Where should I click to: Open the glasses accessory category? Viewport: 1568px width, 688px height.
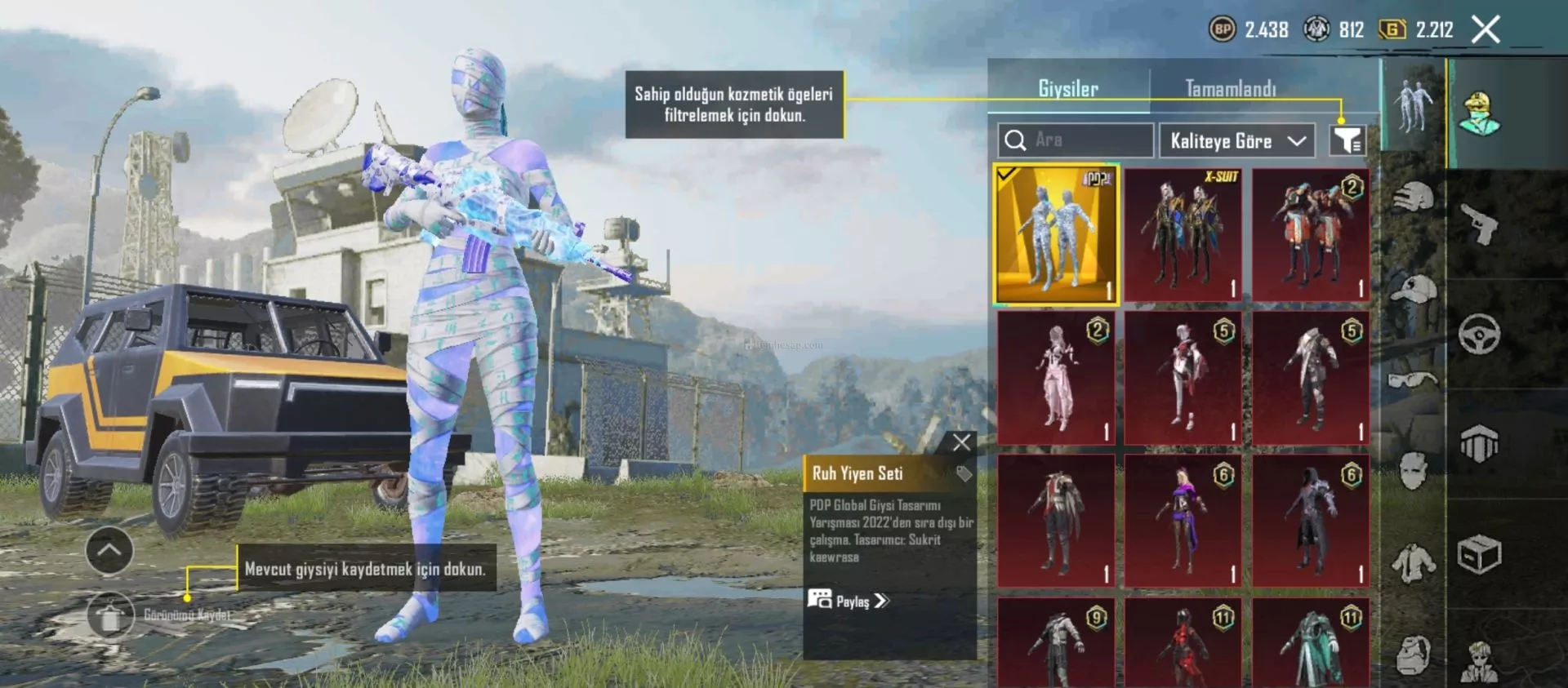(1413, 380)
